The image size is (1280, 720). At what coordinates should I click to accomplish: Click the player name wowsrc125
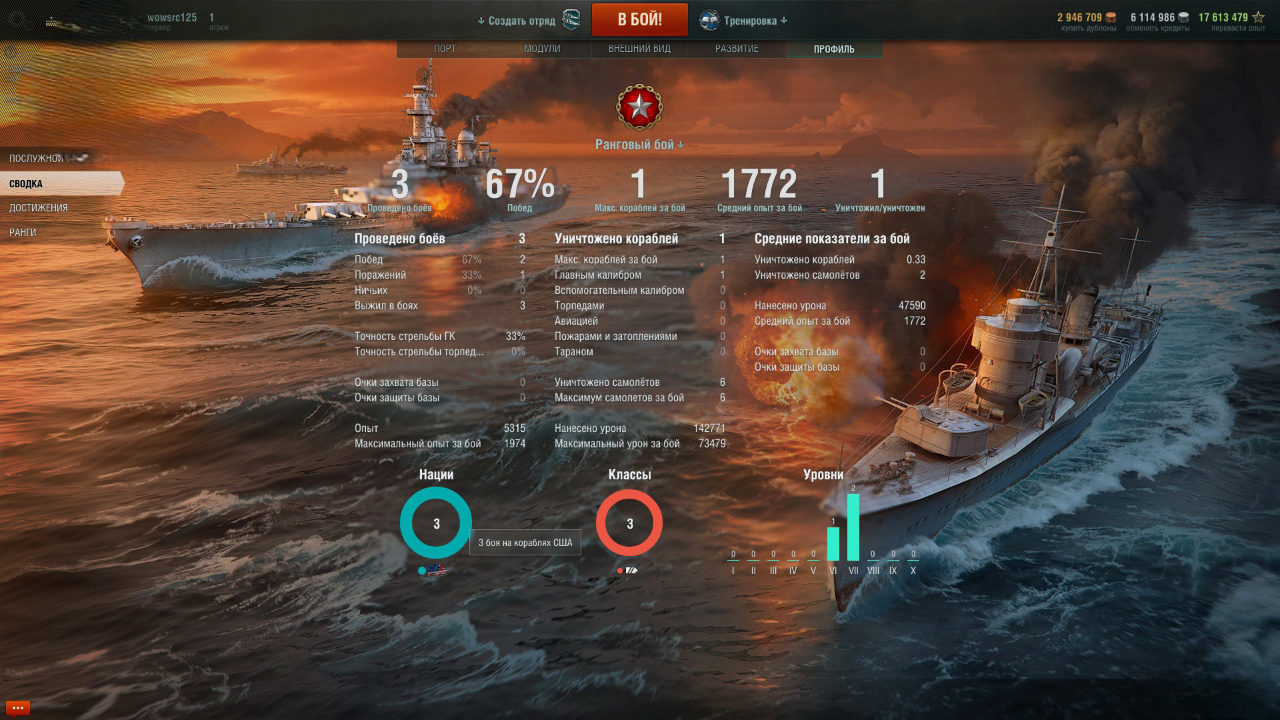point(172,18)
